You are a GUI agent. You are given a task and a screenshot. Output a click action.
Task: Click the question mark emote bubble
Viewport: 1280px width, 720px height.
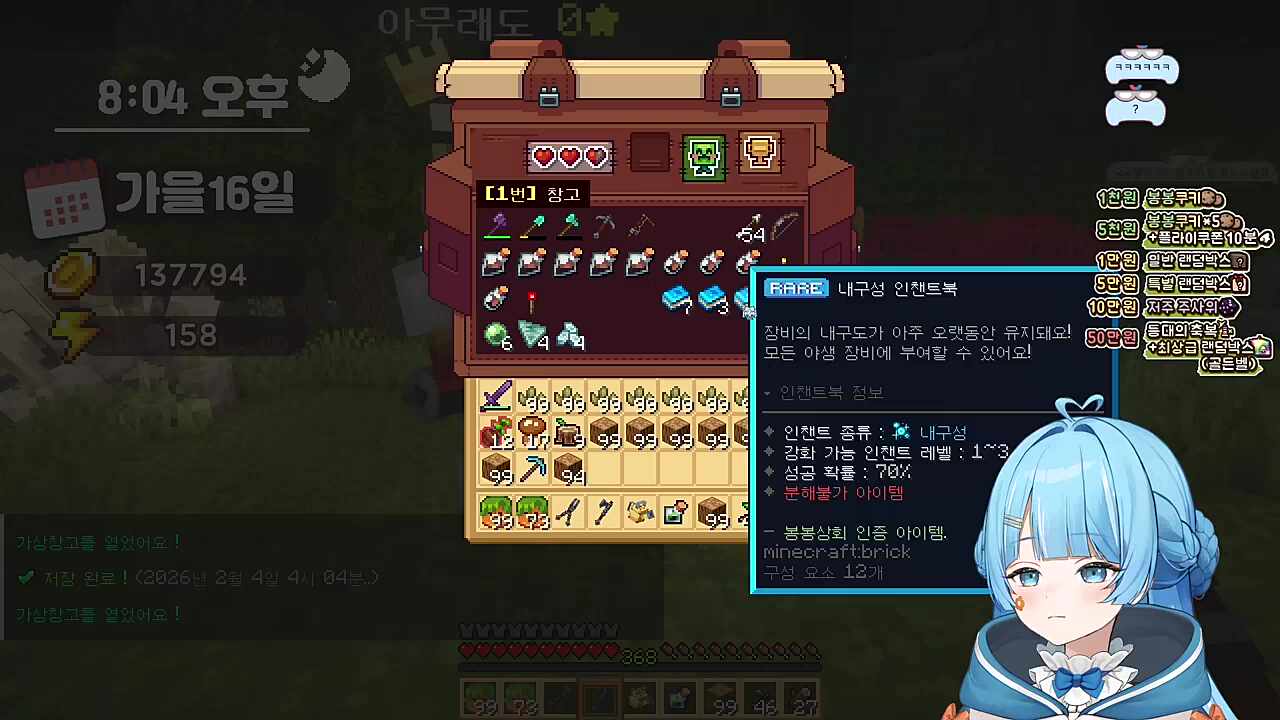pos(1135,108)
